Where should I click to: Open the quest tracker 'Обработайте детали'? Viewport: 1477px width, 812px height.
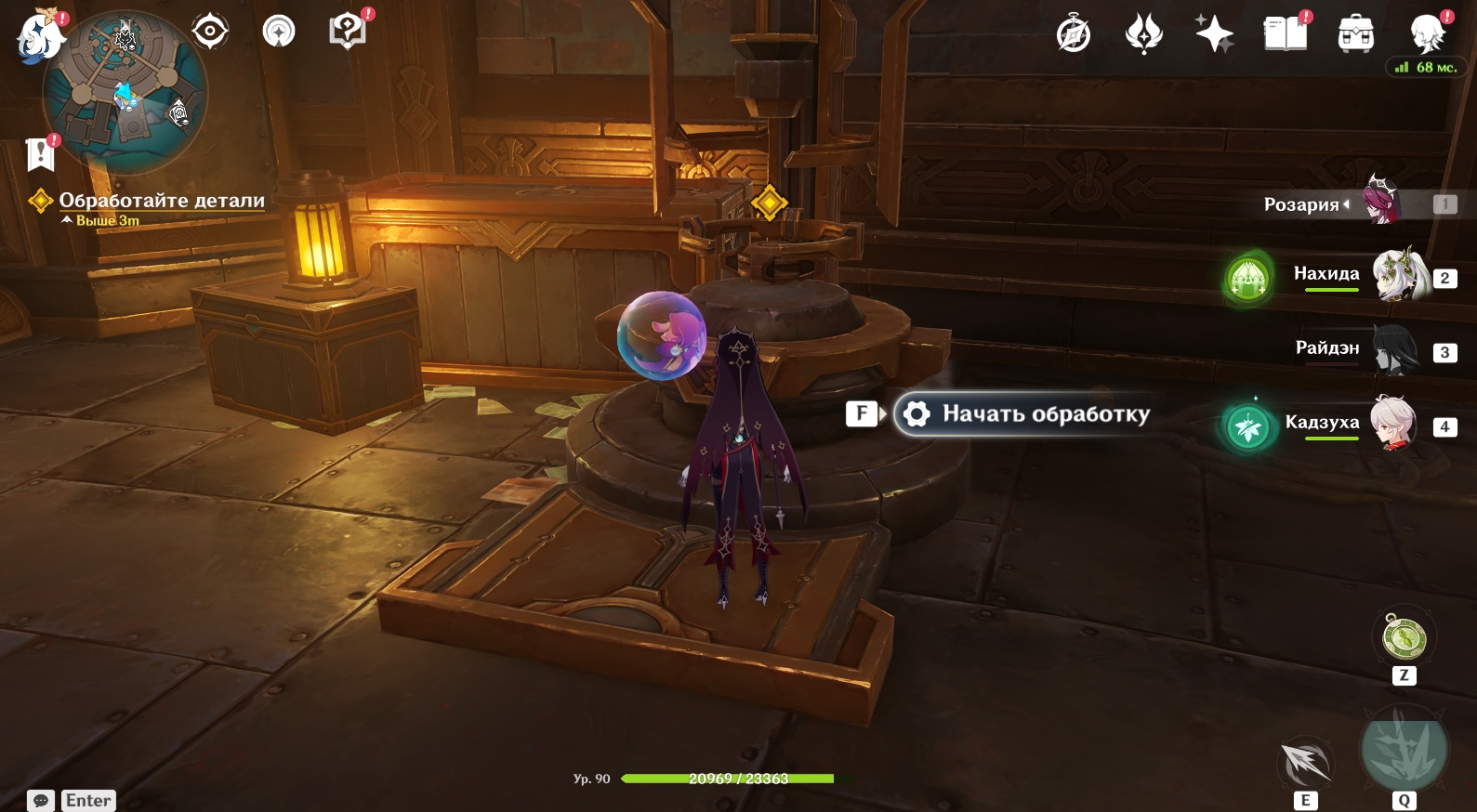(x=162, y=201)
